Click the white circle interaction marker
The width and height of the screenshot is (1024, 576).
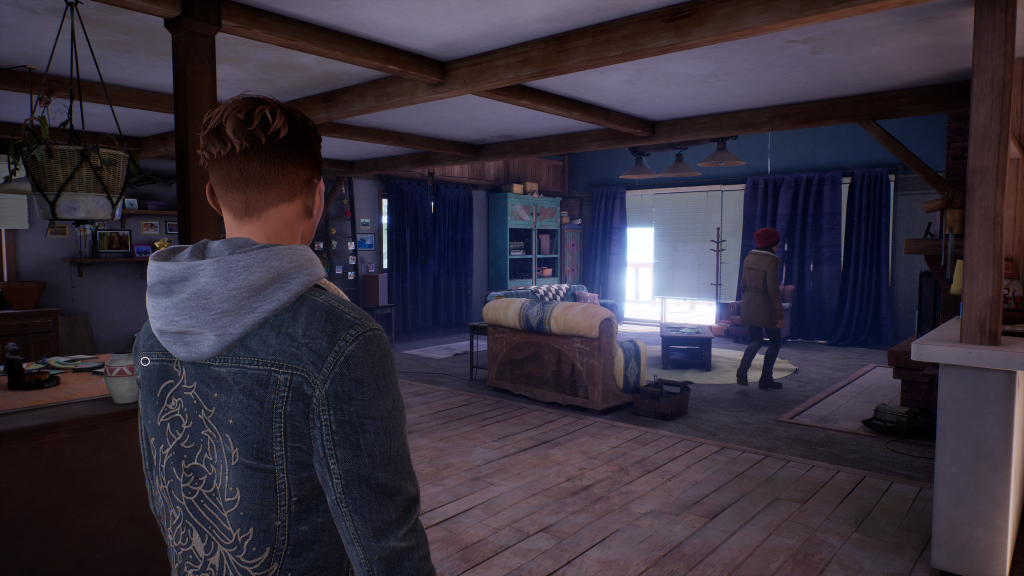tap(145, 361)
